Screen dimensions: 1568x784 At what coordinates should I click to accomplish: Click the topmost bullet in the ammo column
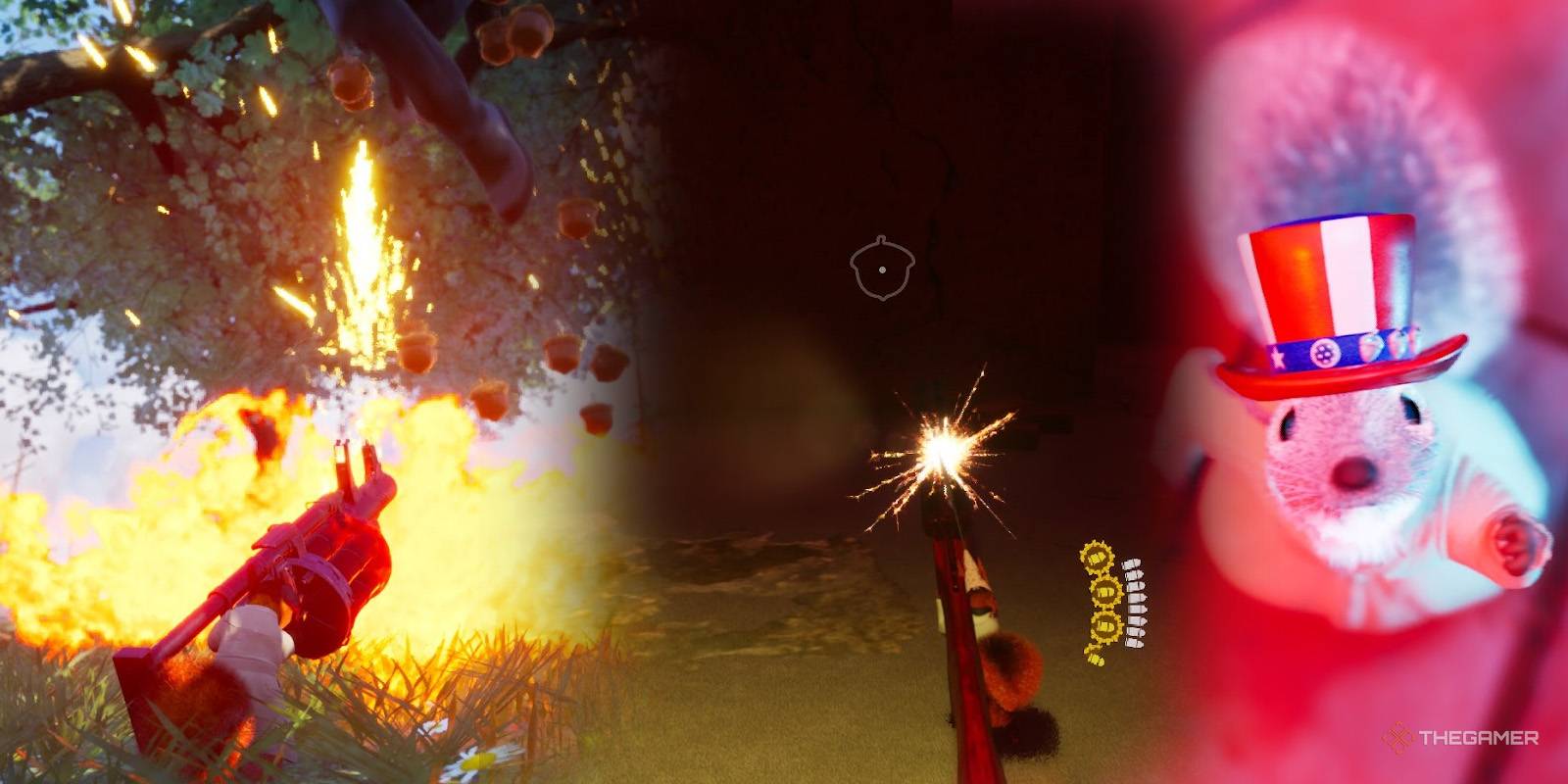[1133, 565]
